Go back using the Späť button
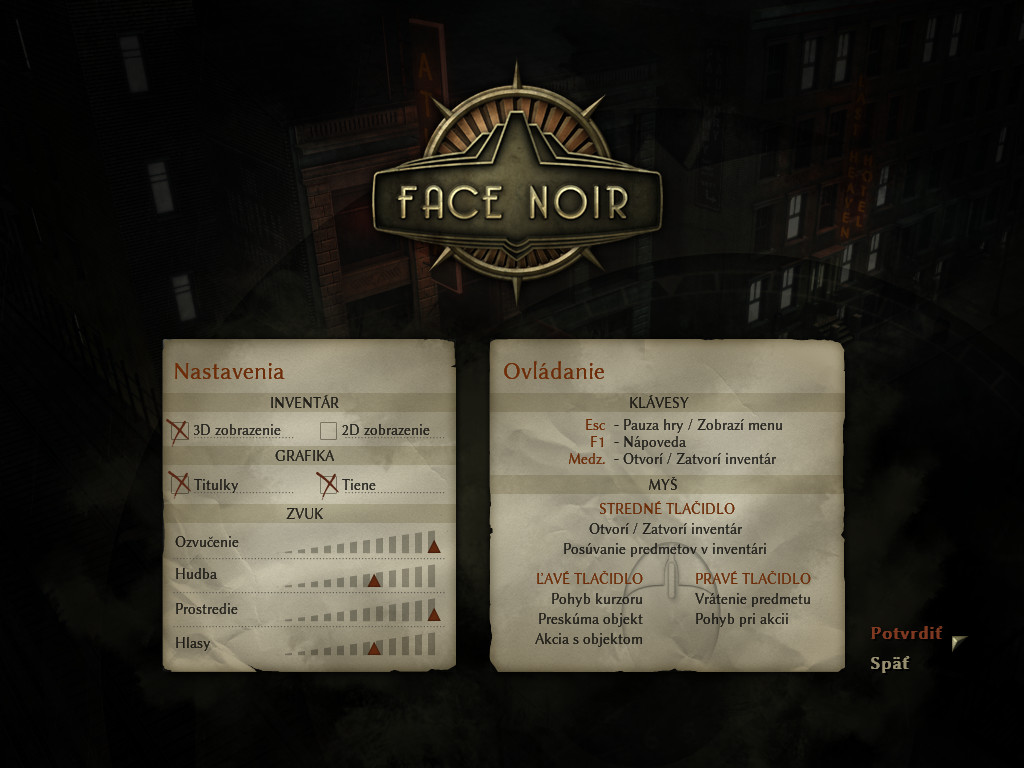The image size is (1024, 768). tap(889, 663)
